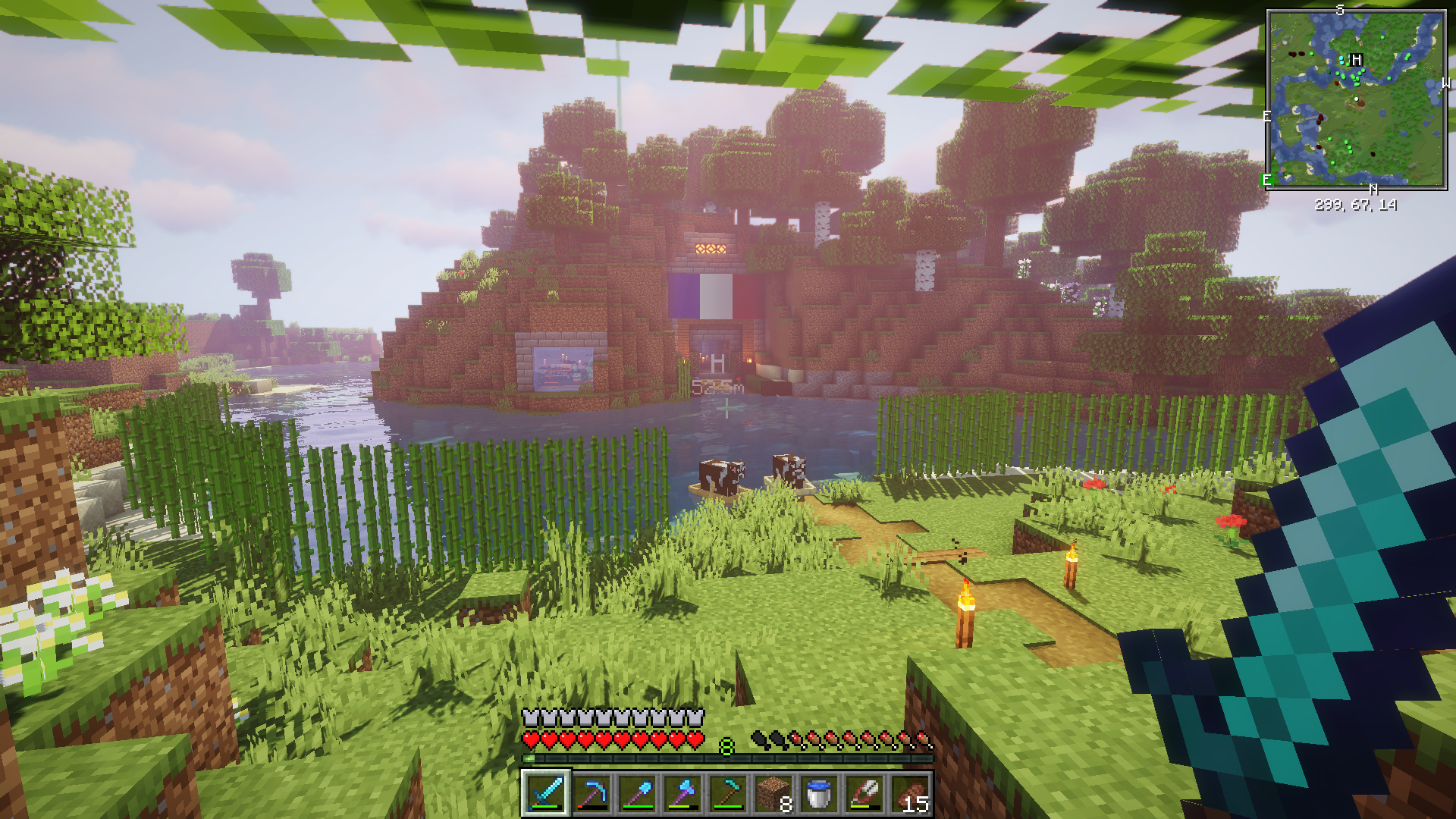Select the diamond axe hotbar slot
This screenshot has height=819, width=1456.
click(x=682, y=793)
